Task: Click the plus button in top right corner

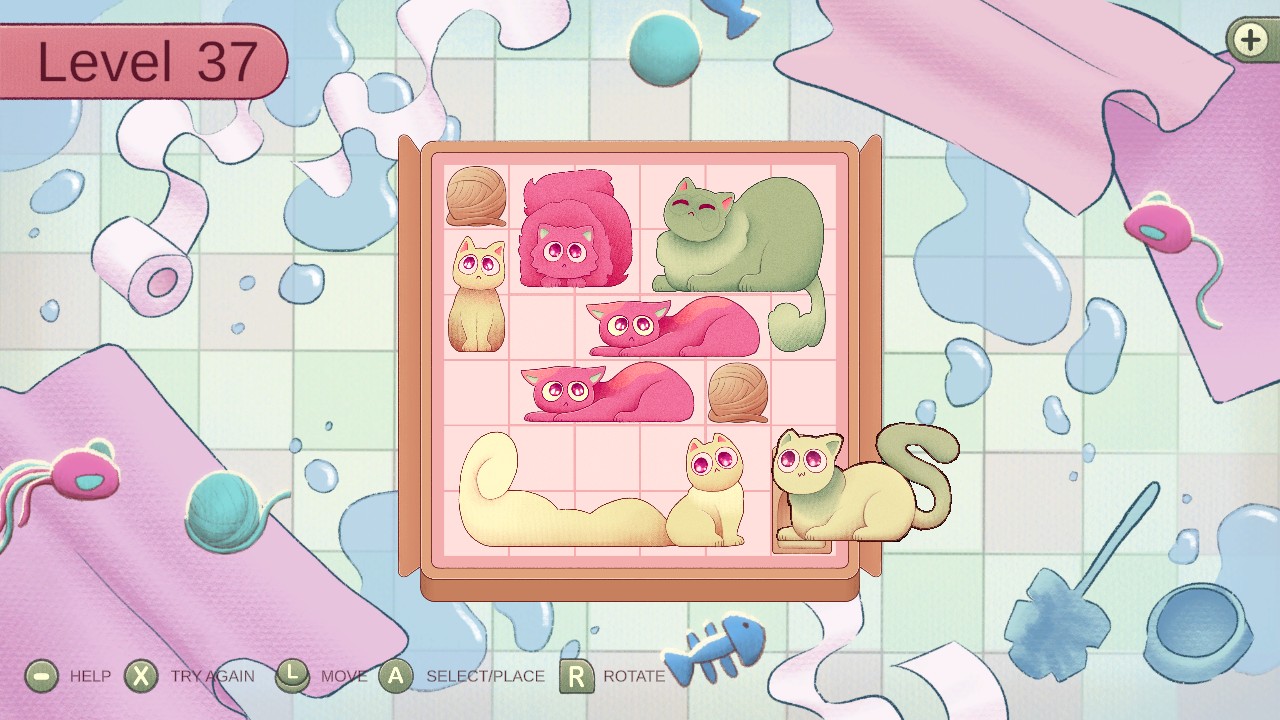Action: coord(1248,42)
